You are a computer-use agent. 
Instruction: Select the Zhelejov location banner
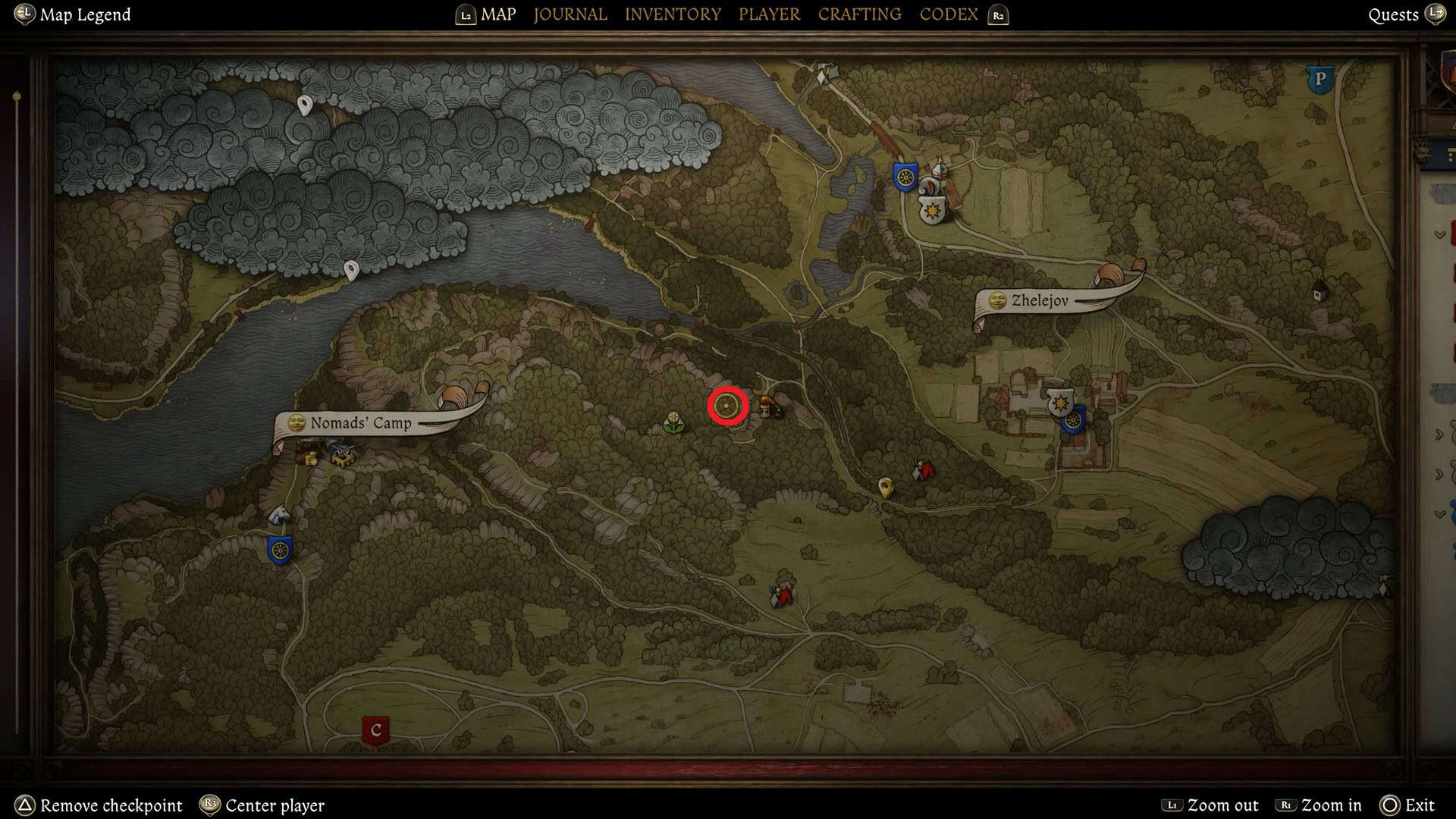(x=1040, y=301)
